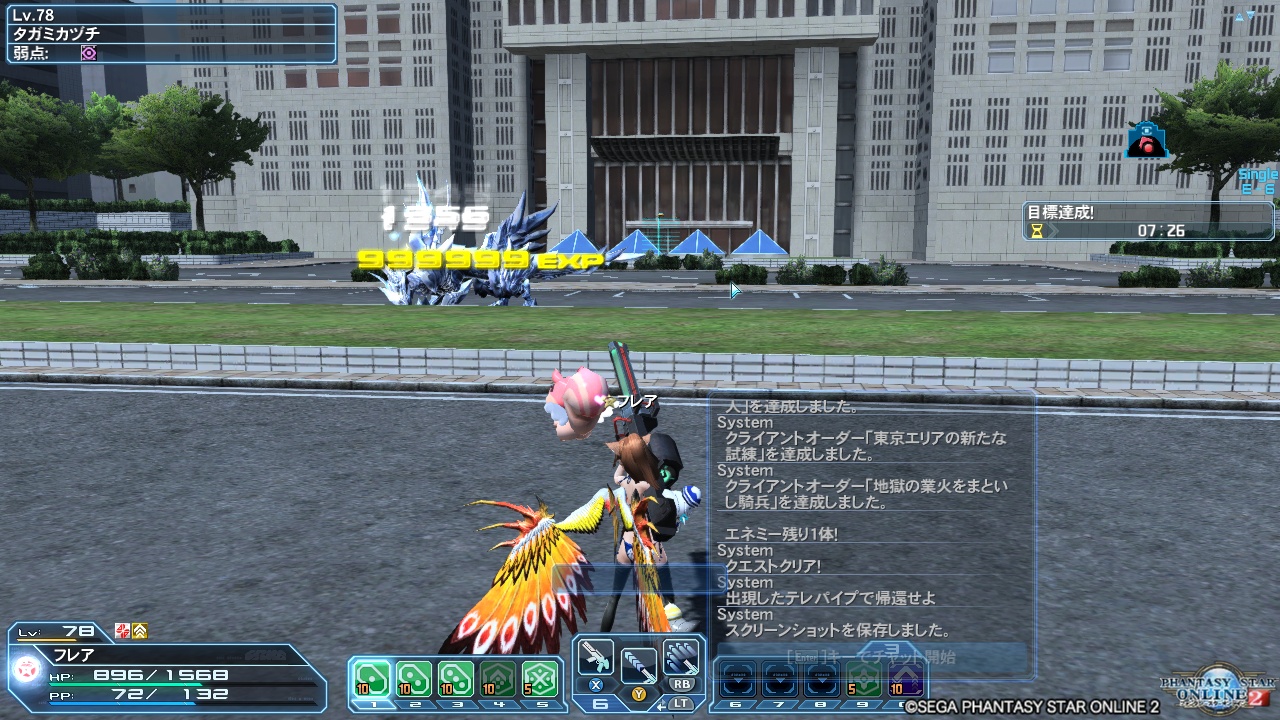Click the Enter key chat start prompt
This screenshot has height=720, width=1280.
coord(805,657)
